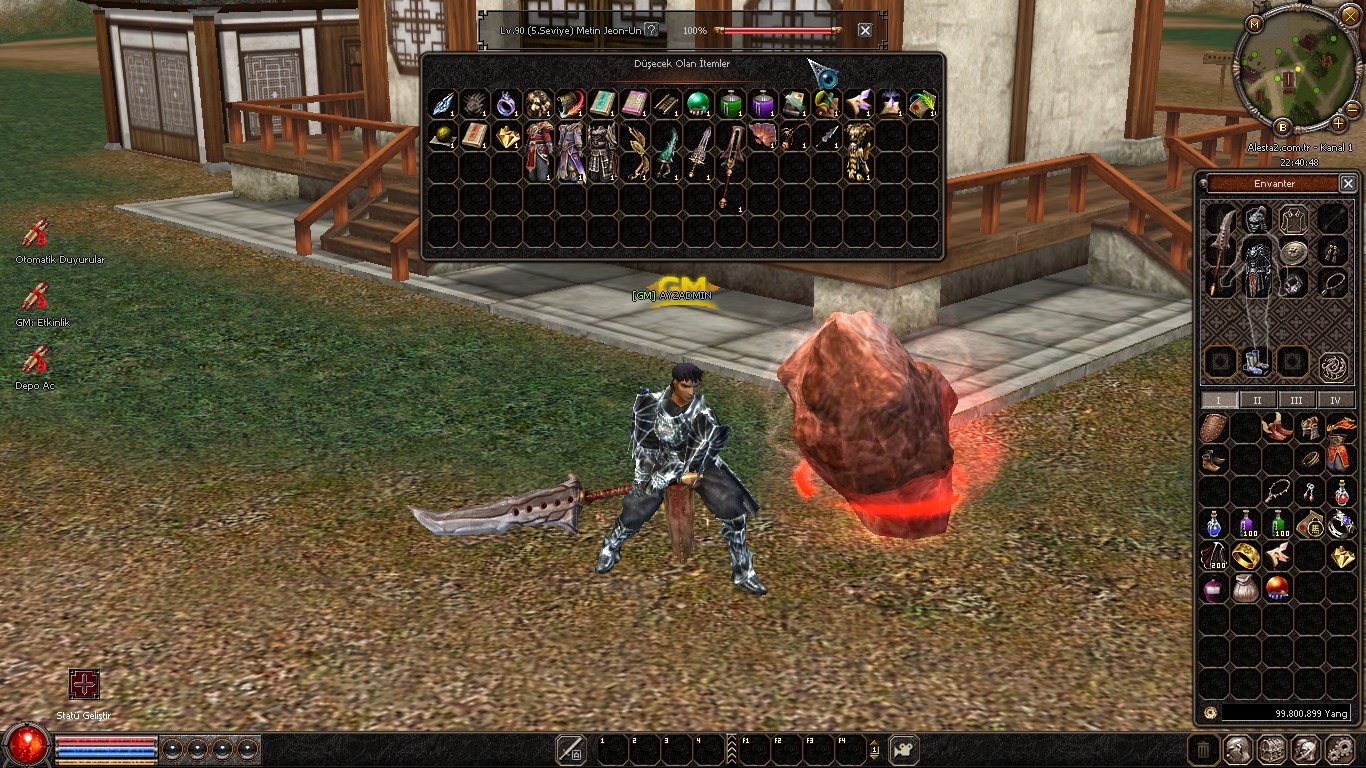Click the trash can button
Image resolution: width=1366 pixels, height=768 pixels.
[x=1204, y=750]
